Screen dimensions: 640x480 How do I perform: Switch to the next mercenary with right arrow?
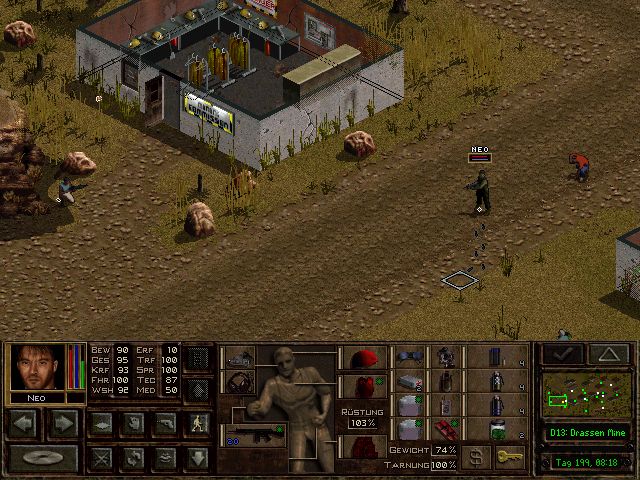coord(63,423)
